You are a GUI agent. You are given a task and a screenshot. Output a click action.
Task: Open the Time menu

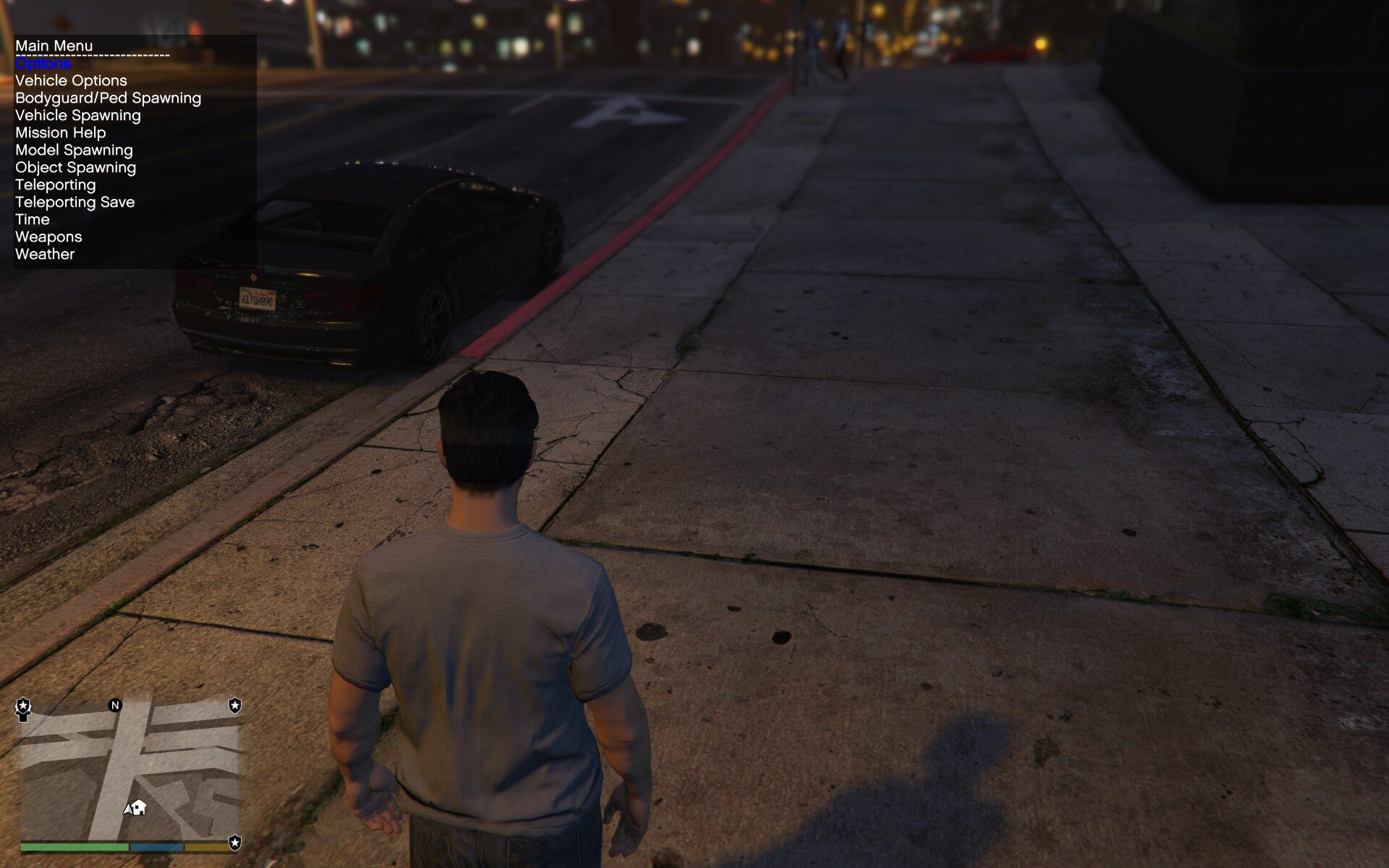tap(33, 220)
